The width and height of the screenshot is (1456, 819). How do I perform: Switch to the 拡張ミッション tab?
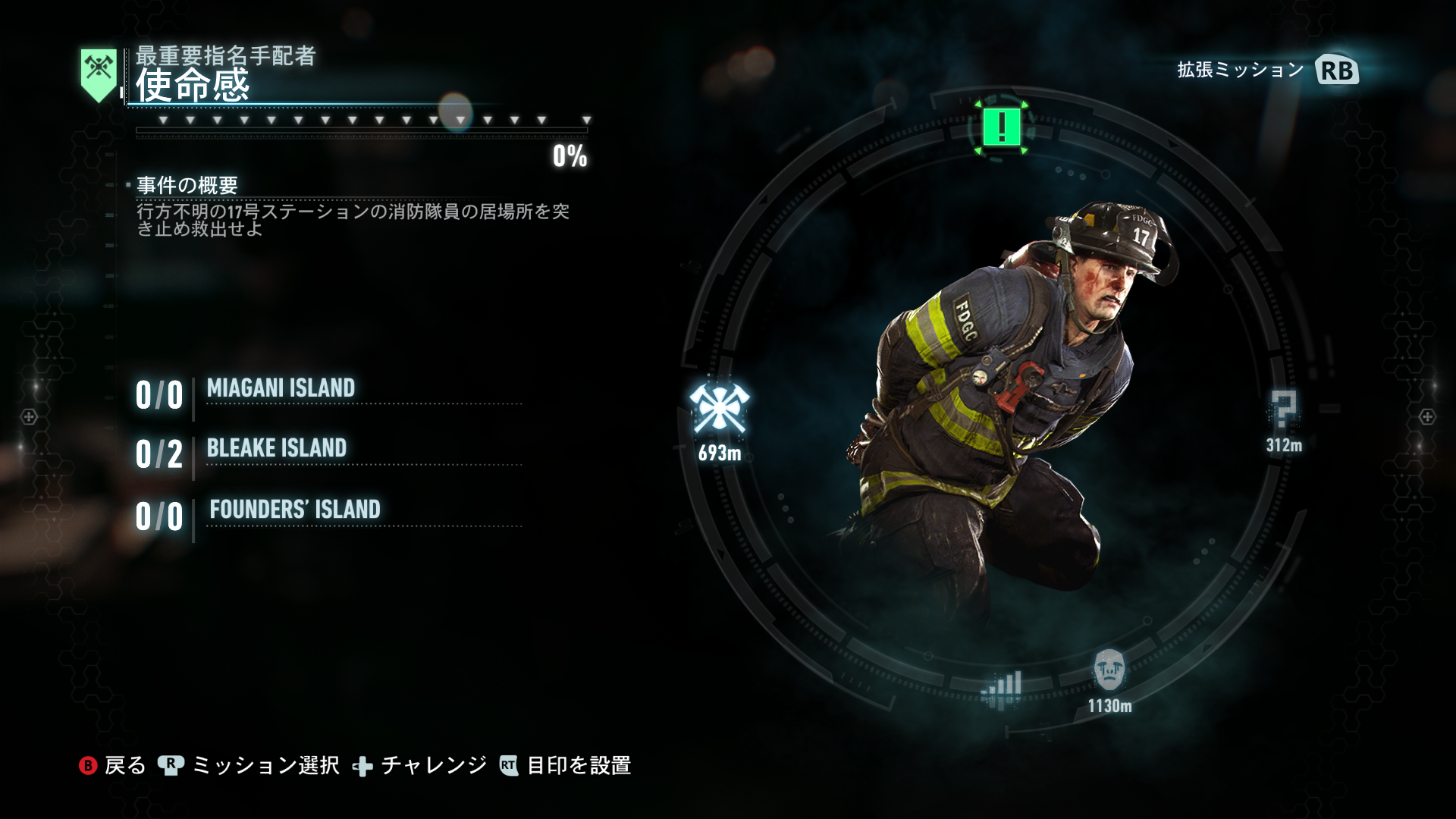click(x=1266, y=71)
